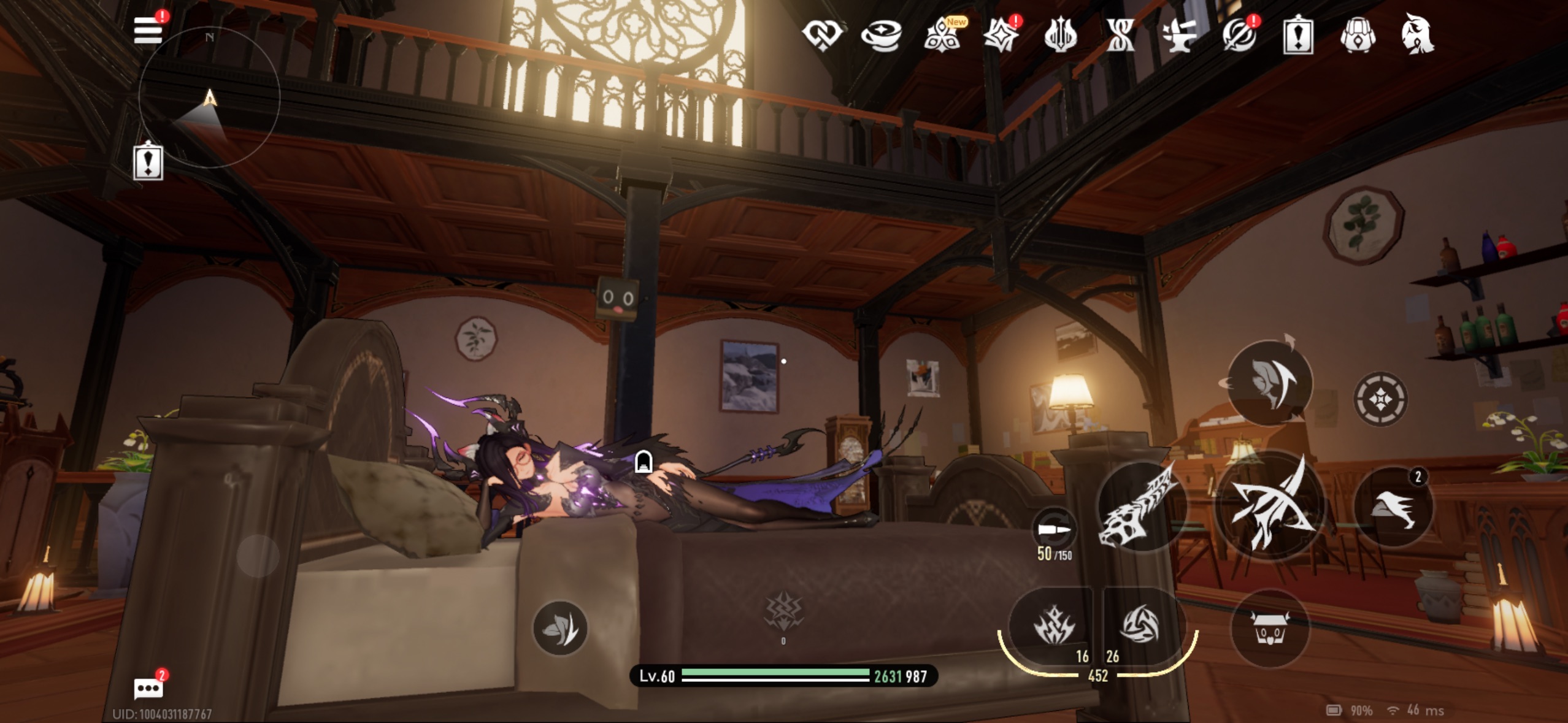
Task: Open the quest board exclamation icon
Action: (1298, 36)
